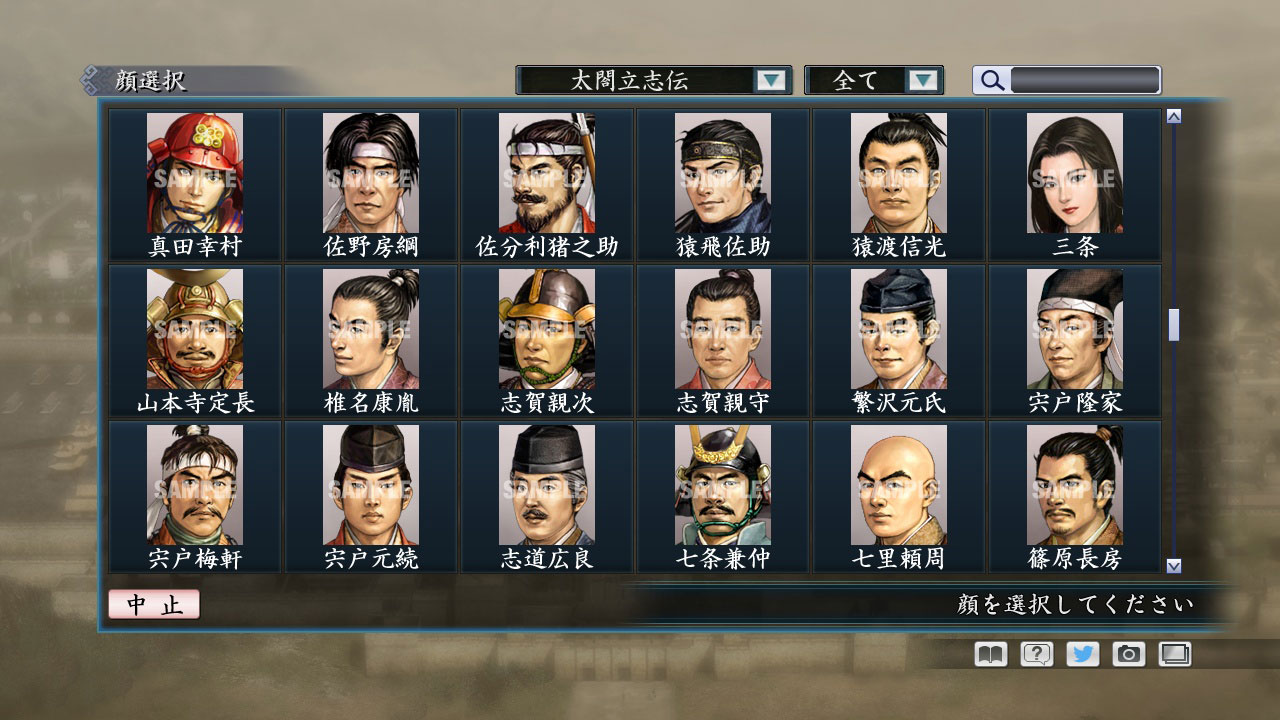
Task: Select the 三条 female portrait
Action: (x=1073, y=175)
